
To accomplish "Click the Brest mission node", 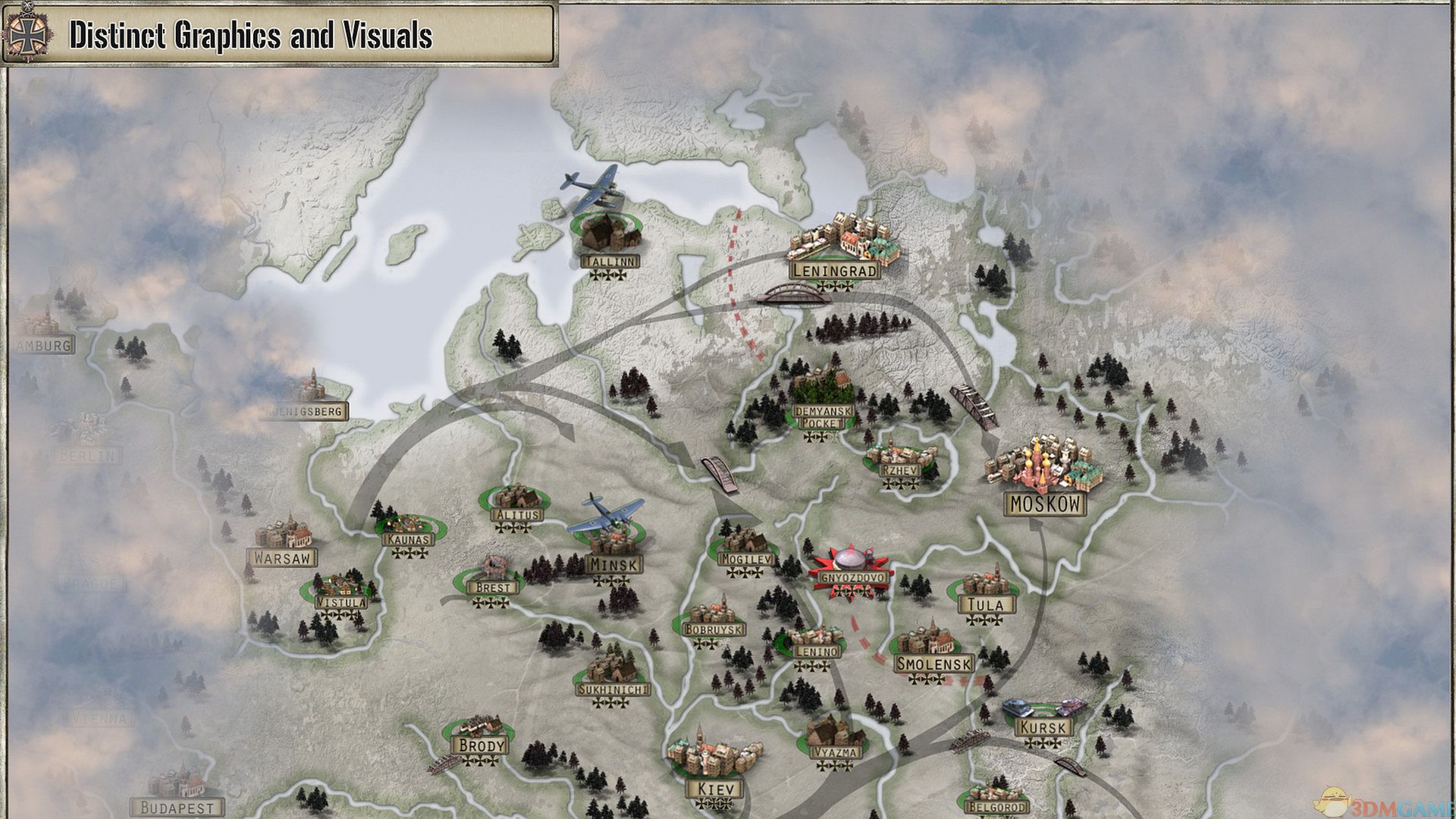I will tap(494, 573).
